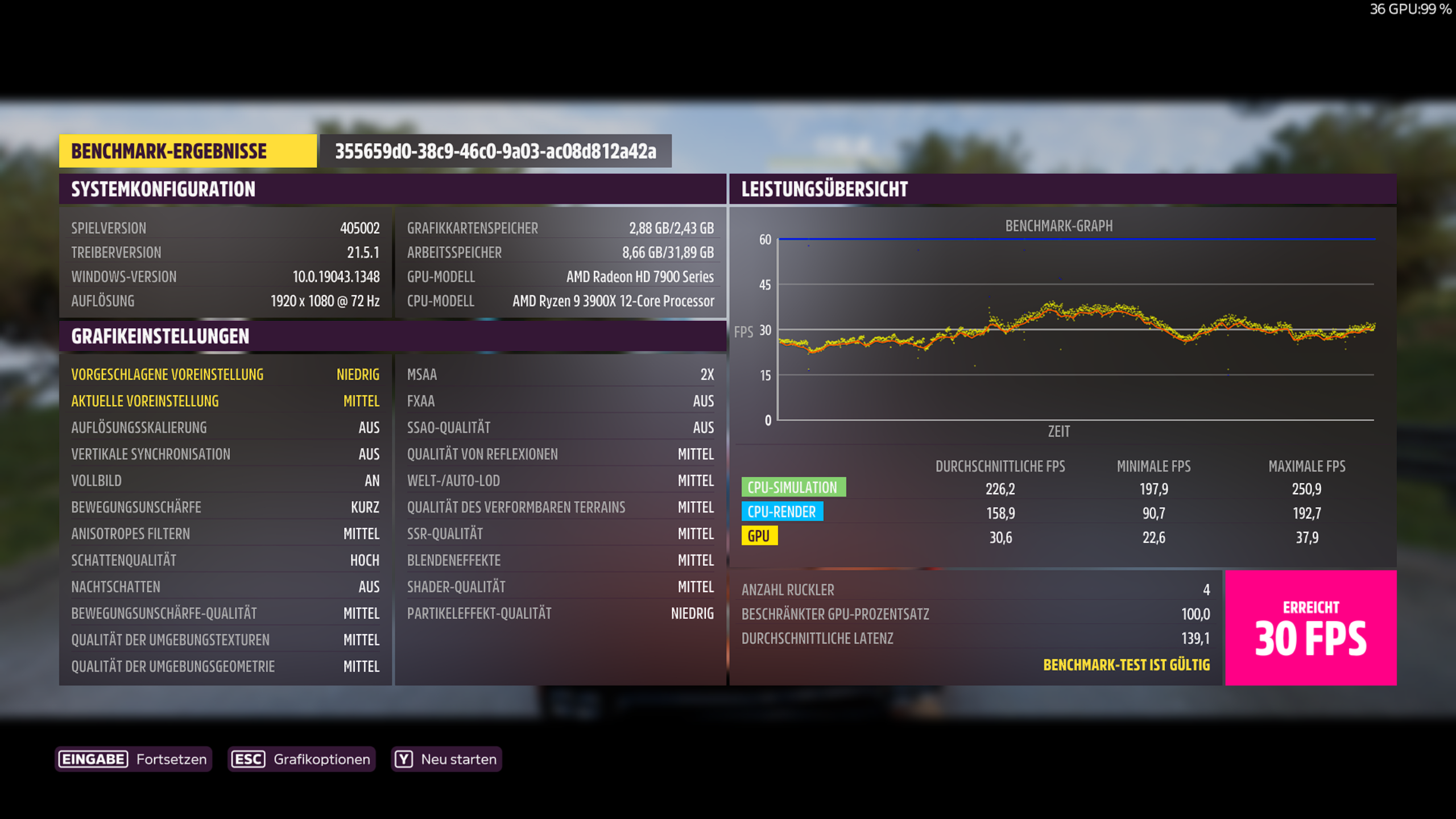Image resolution: width=1456 pixels, height=819 pixels.
Task: Enable FXAA antialiasing
Action: coord(560,401)
